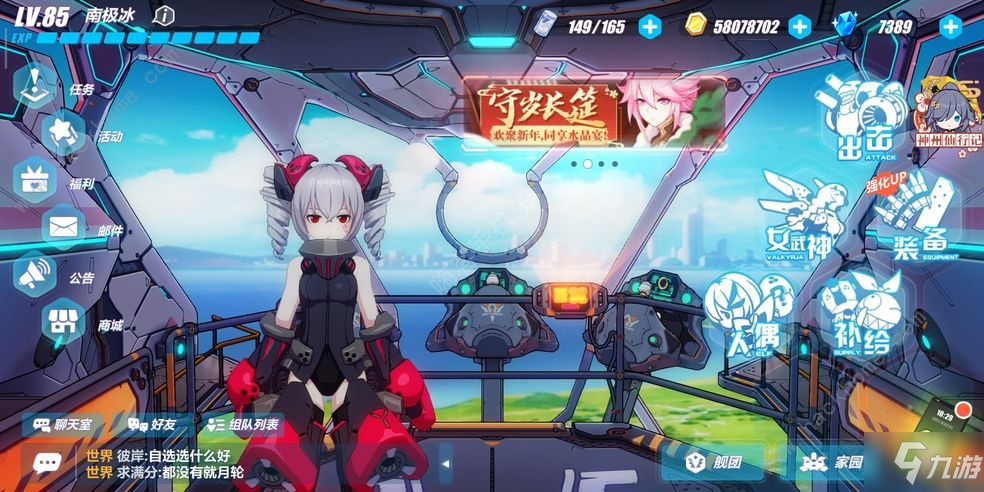Open the 福利 welfare rewards
This screenshot has height=492, width=984.
37,180
